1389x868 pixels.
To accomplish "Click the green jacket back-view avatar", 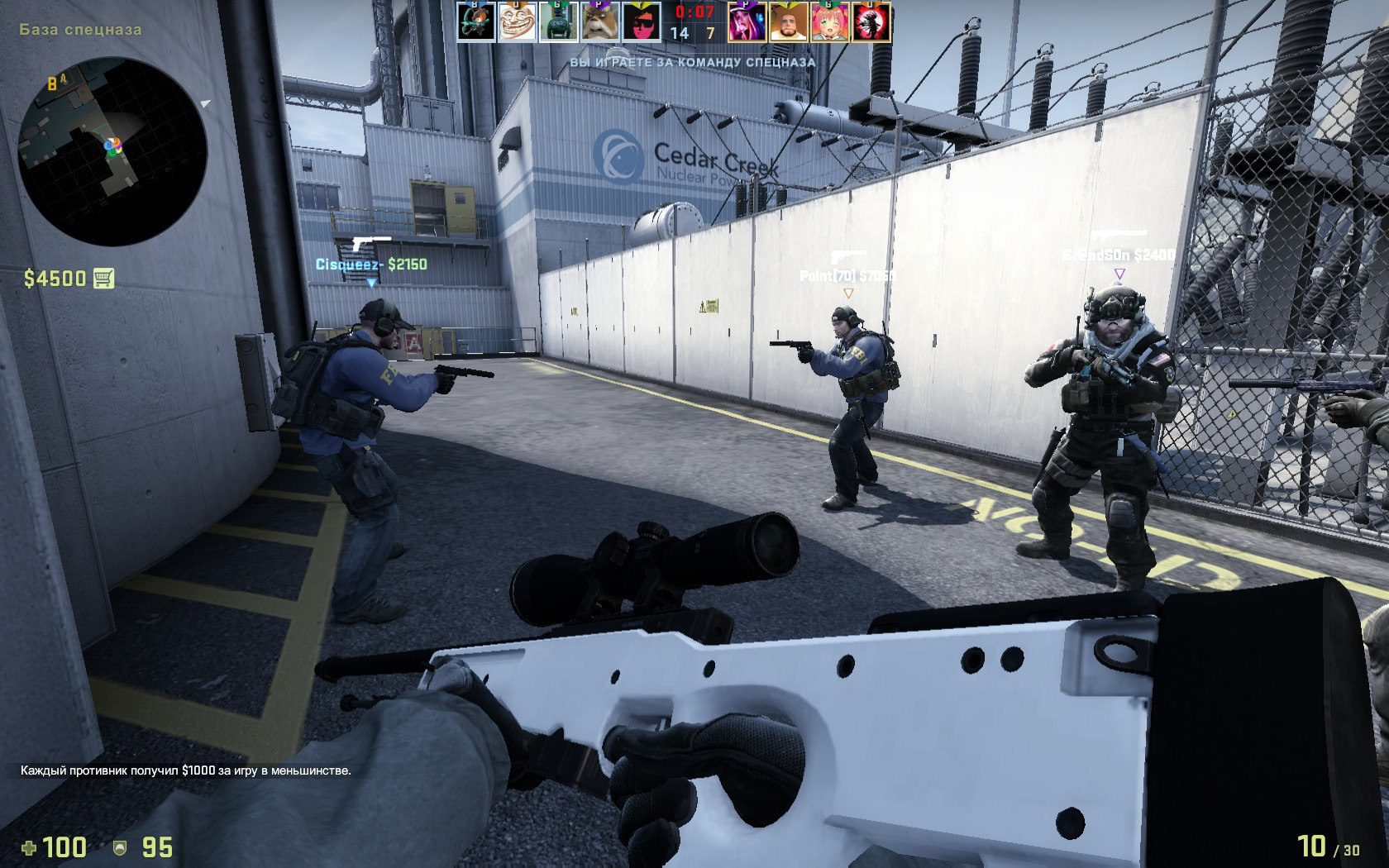I will tap(558, 21).
